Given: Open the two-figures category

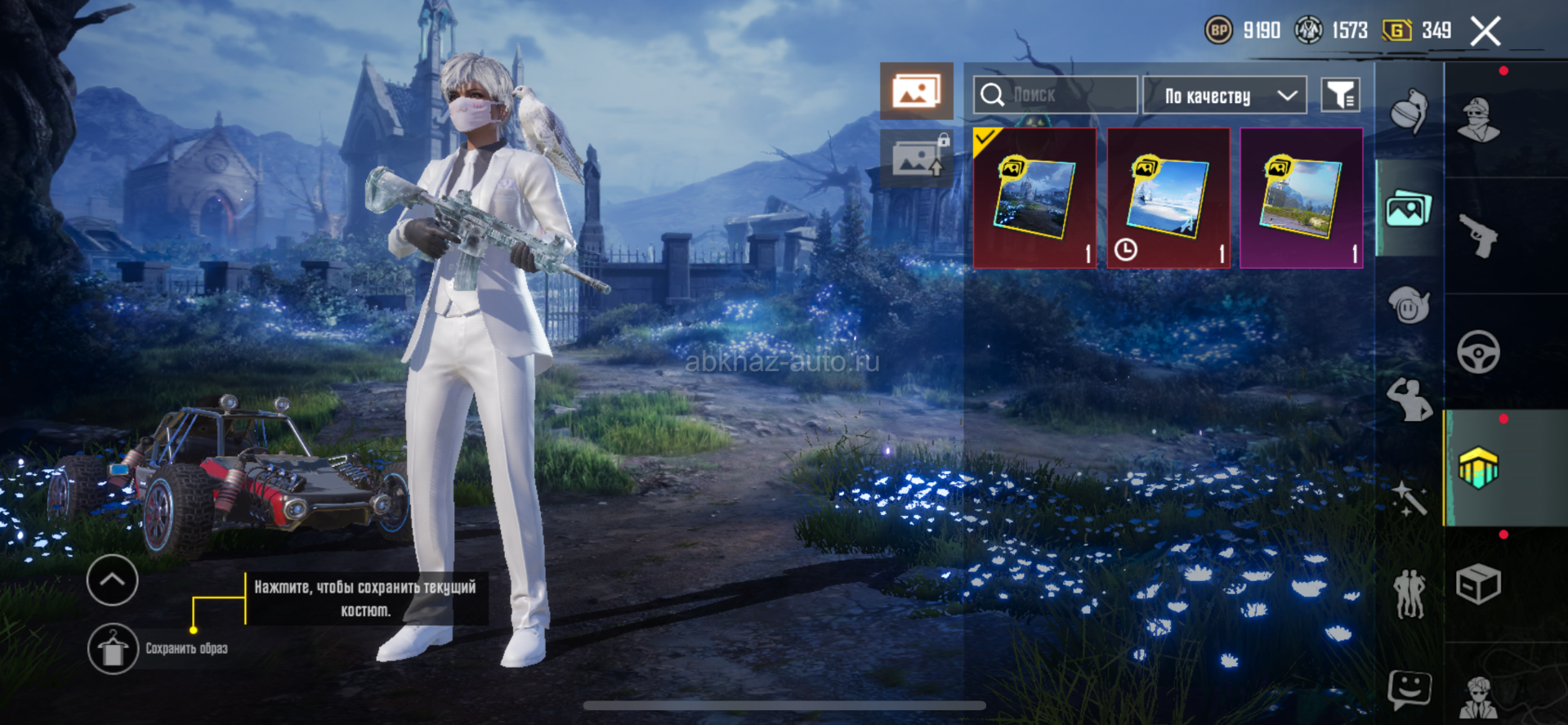Looking at the screenshot, I should 1409,593.
